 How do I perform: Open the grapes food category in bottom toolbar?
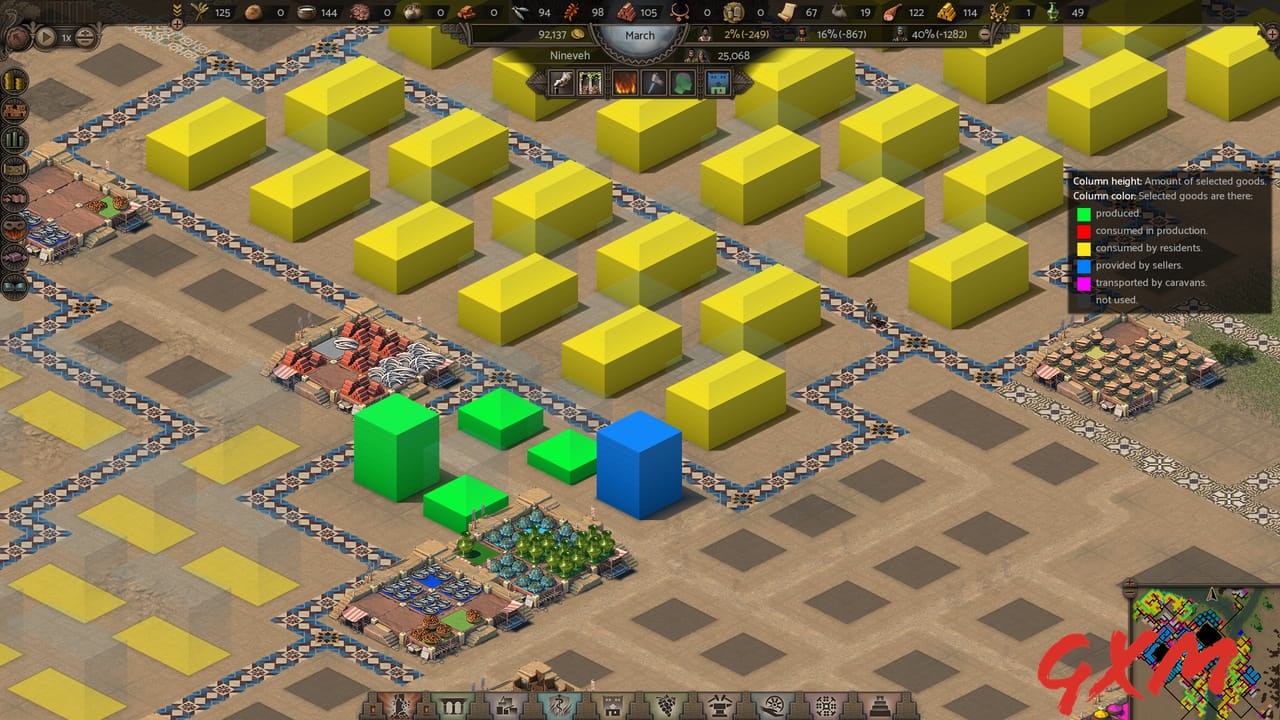664,705
